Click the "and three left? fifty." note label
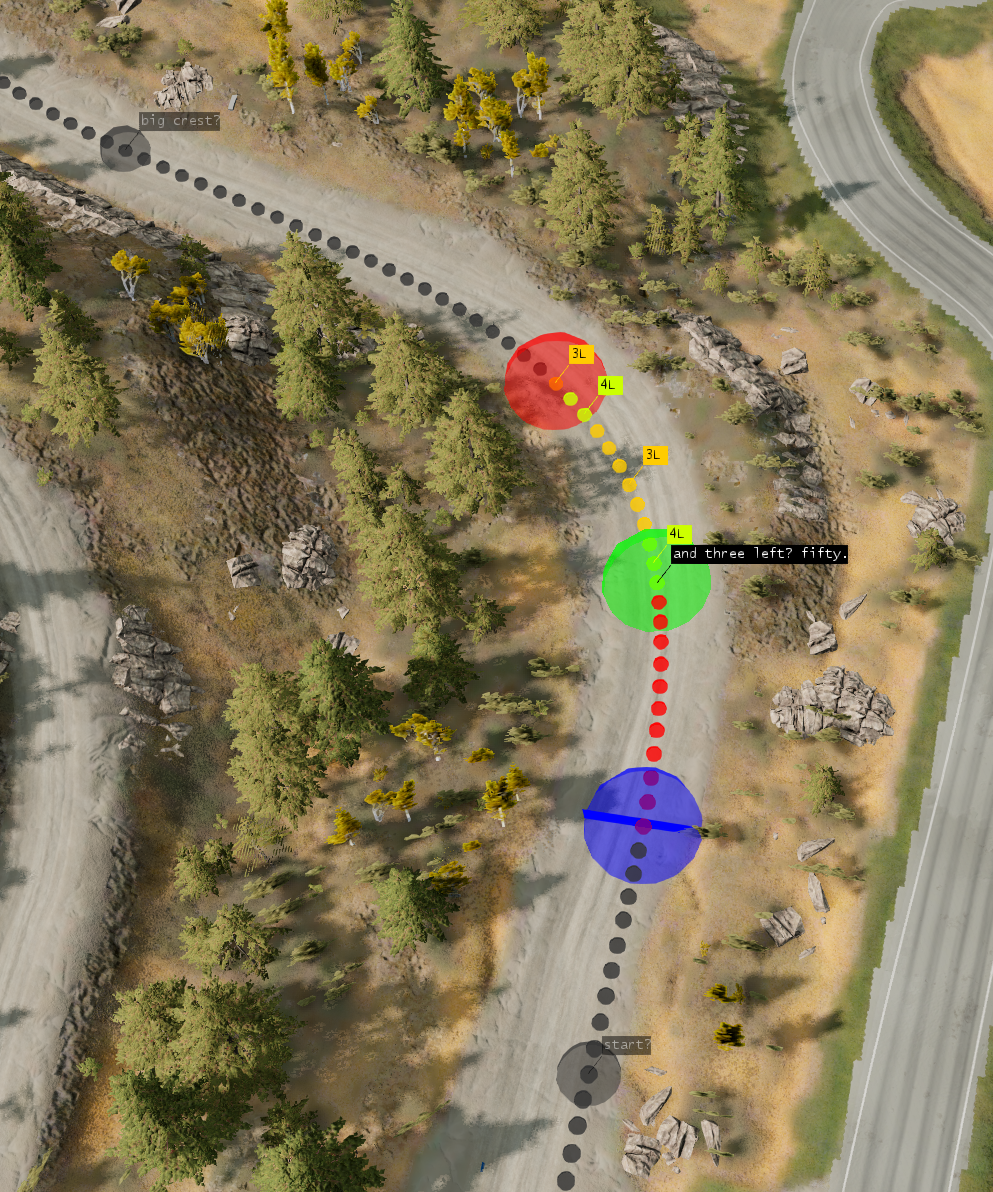The image size is (993, 1192). pyautogui.click(x=759, y=554)
